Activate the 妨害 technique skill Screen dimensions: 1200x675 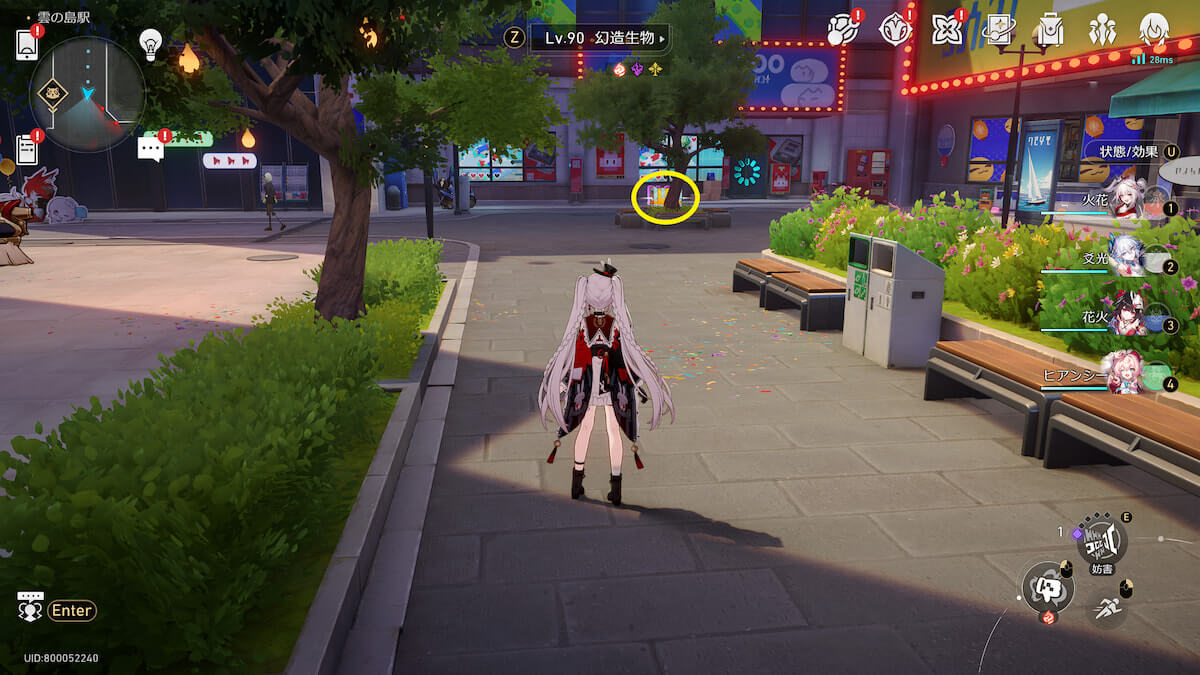(x=1101, y=542)
